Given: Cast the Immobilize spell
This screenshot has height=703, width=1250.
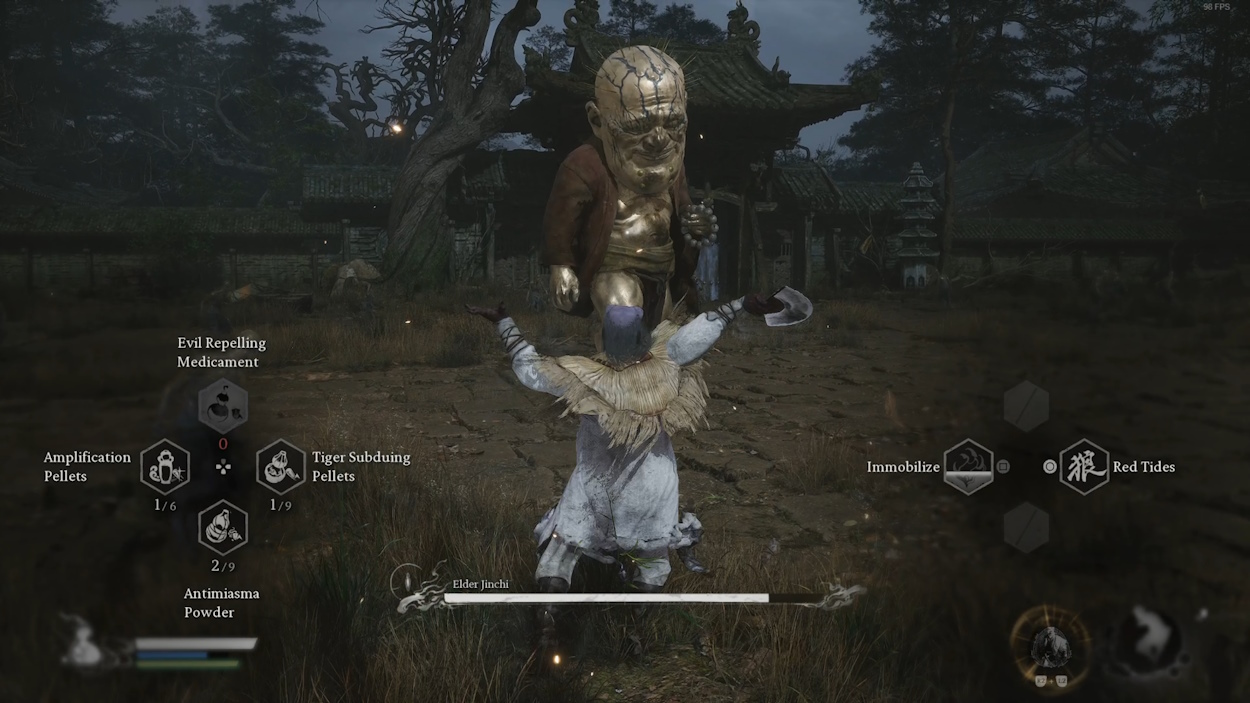Looking at the screenshot, I should click(968, 467).
